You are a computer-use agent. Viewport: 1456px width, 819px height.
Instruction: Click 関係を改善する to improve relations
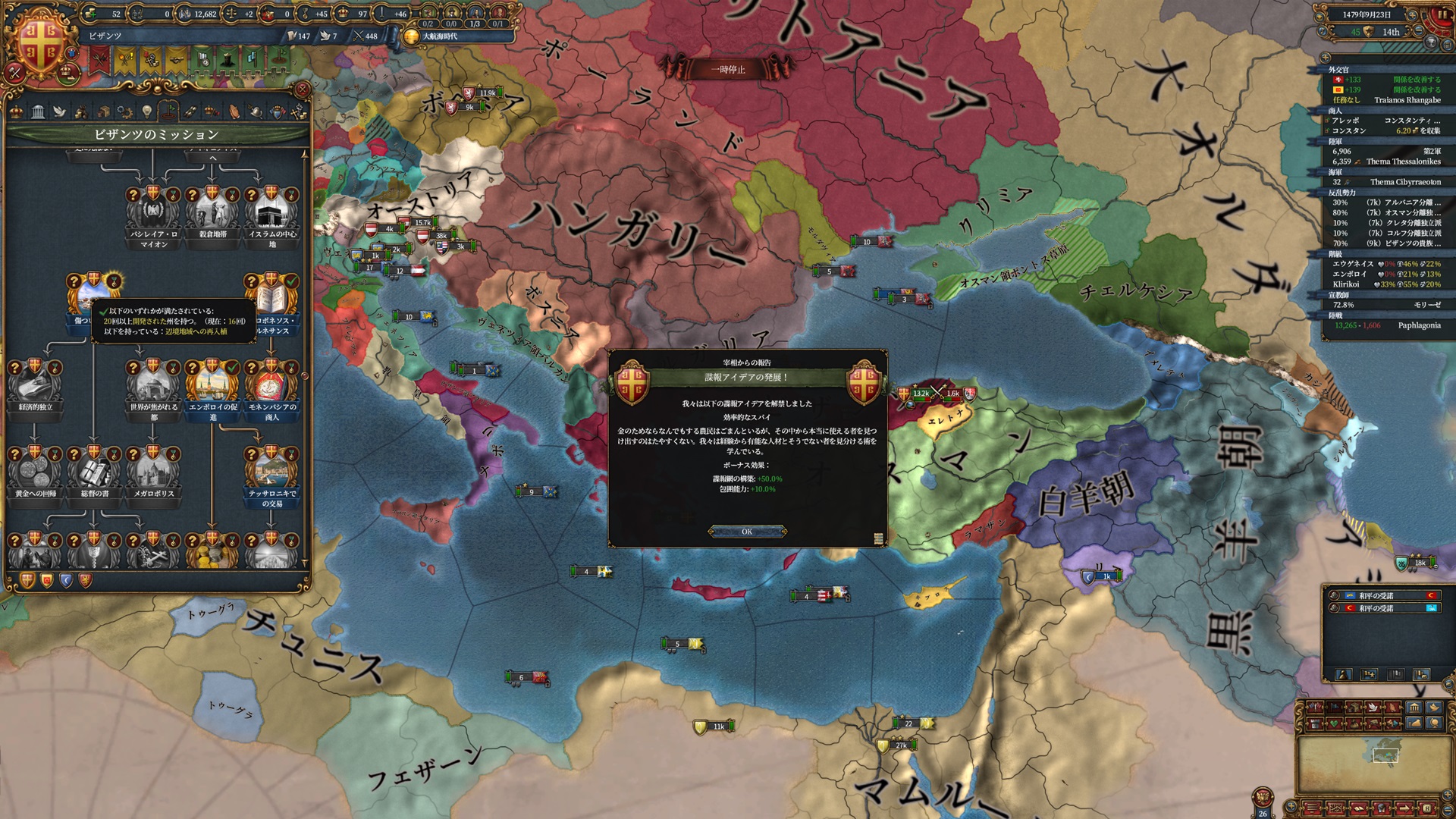click(x=1417, y=80)
